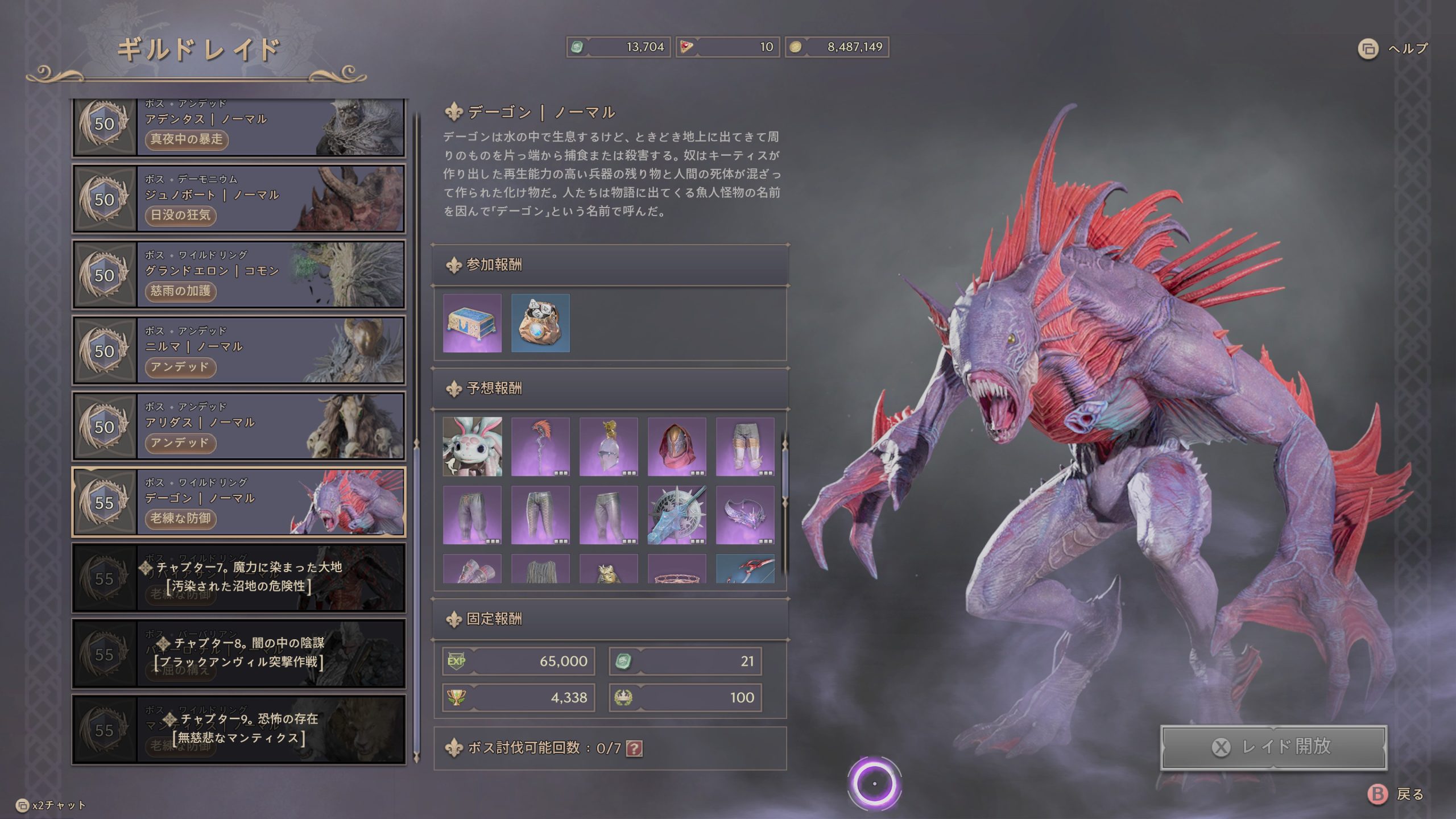1456x819 pixels.
Task: Open the ヘルプ help page
Action: tap(1393, 49)
